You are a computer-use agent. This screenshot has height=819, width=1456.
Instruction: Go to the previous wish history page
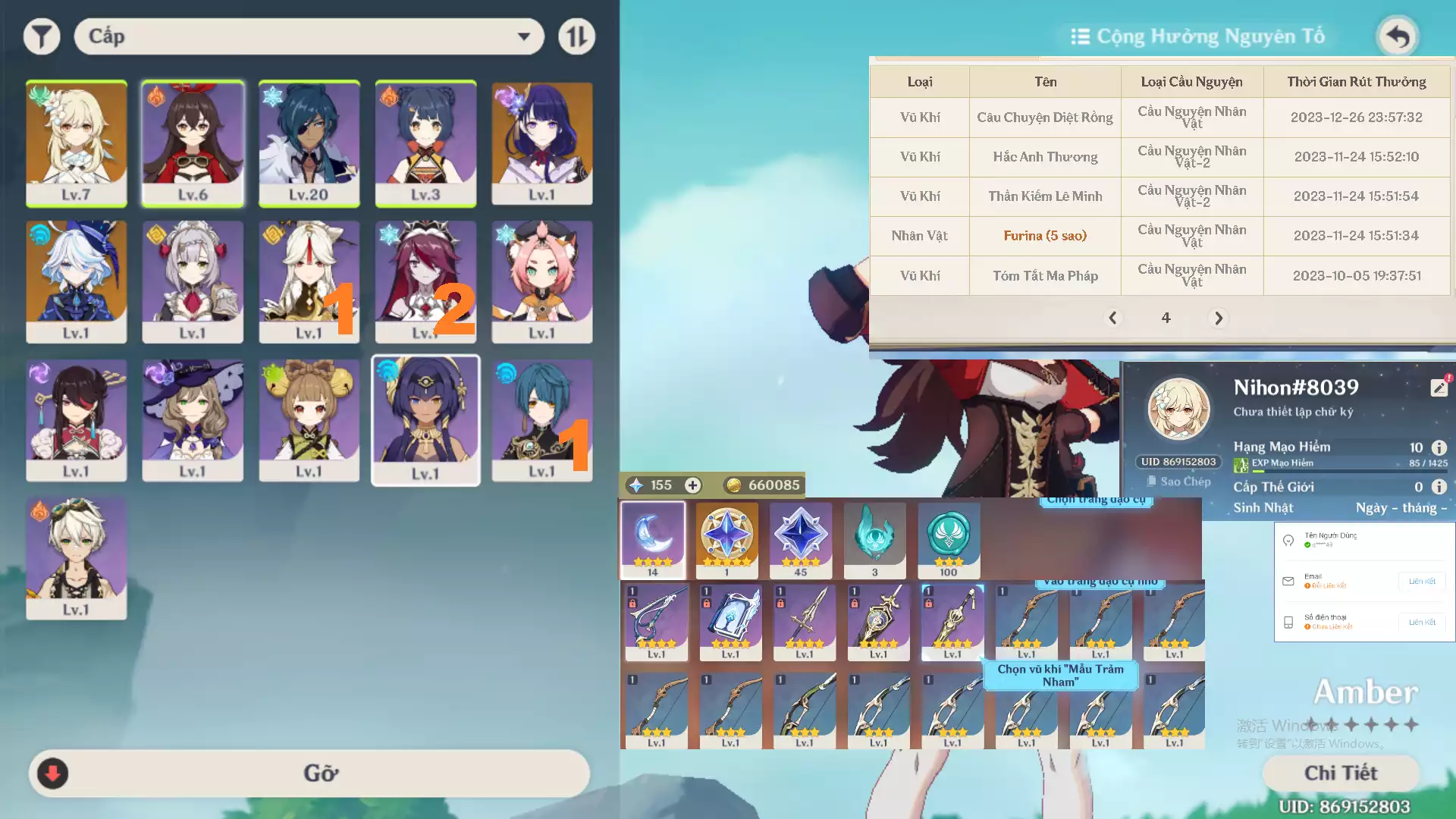click(x=1113, y=318)
